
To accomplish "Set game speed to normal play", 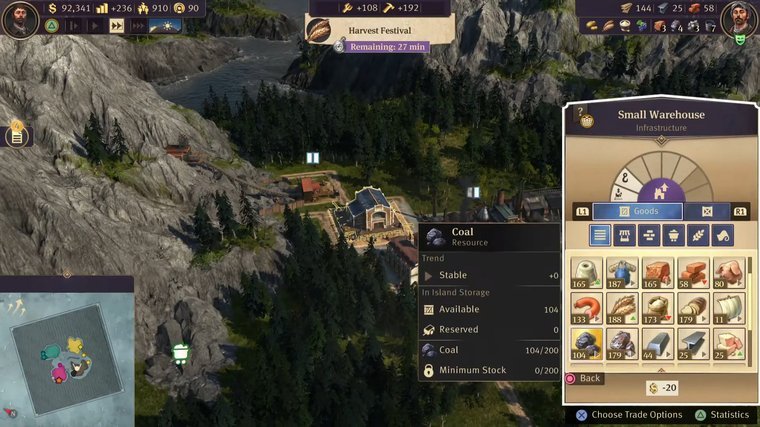I will tap(97, 26).
